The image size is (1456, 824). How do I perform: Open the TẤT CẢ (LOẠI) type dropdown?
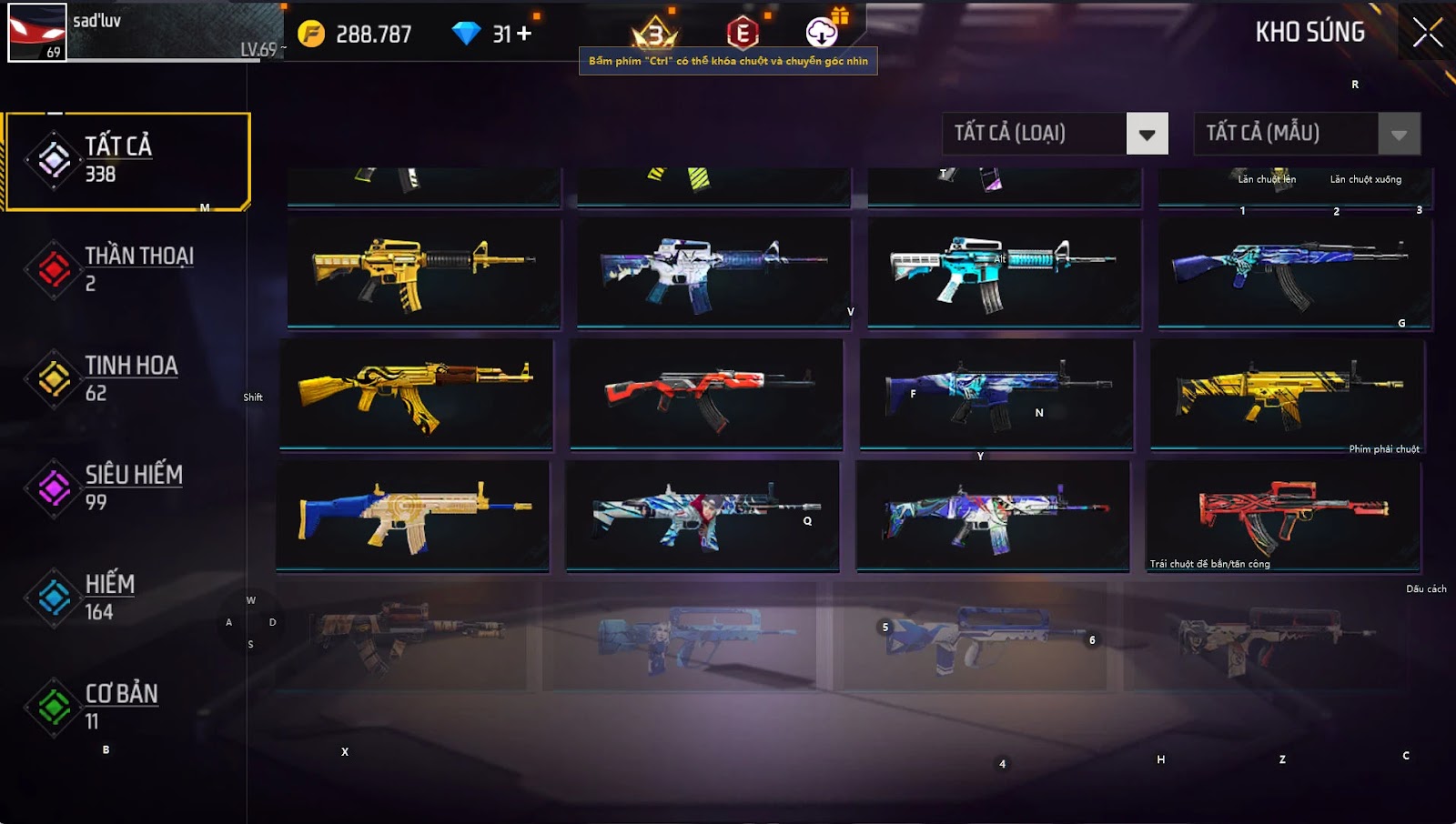pyautogui.click(x=1147, y=135)
